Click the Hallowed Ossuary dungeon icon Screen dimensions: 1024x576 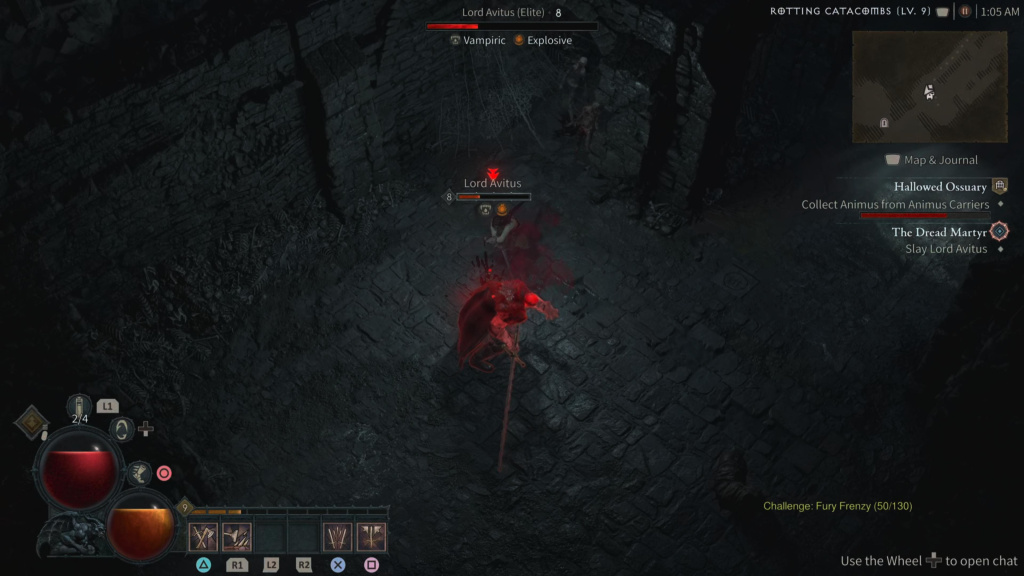click(999, 186)
